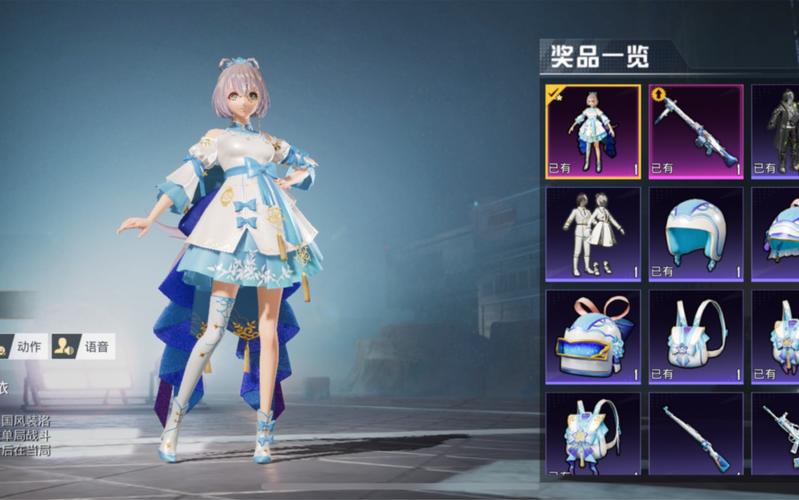The height and width of the screenshot is (500, 799).
Task: Play the 语音 (voice) preview
Action: (x=84, y=347)
